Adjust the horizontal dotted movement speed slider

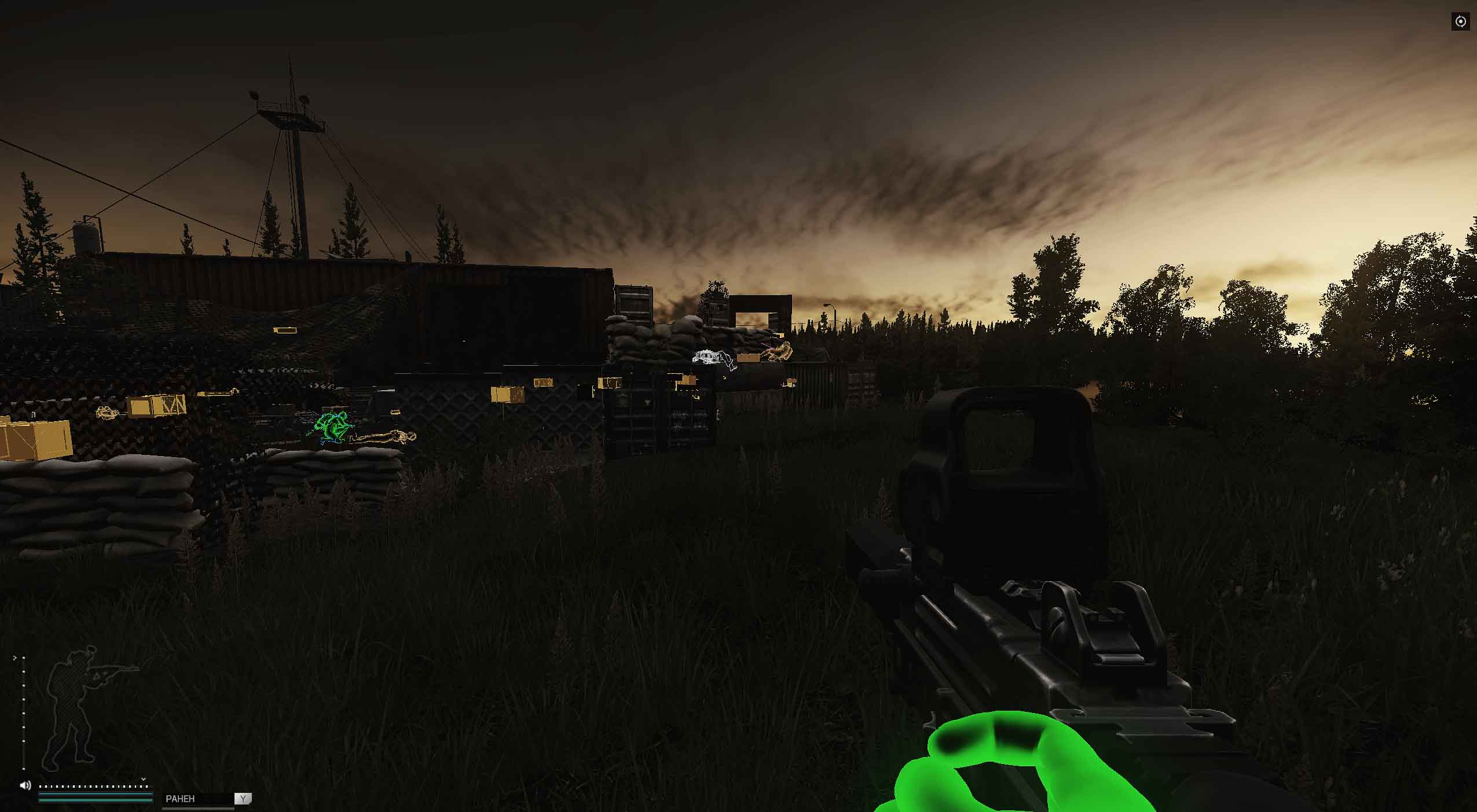pyautogui.click(x=93, y=787)
